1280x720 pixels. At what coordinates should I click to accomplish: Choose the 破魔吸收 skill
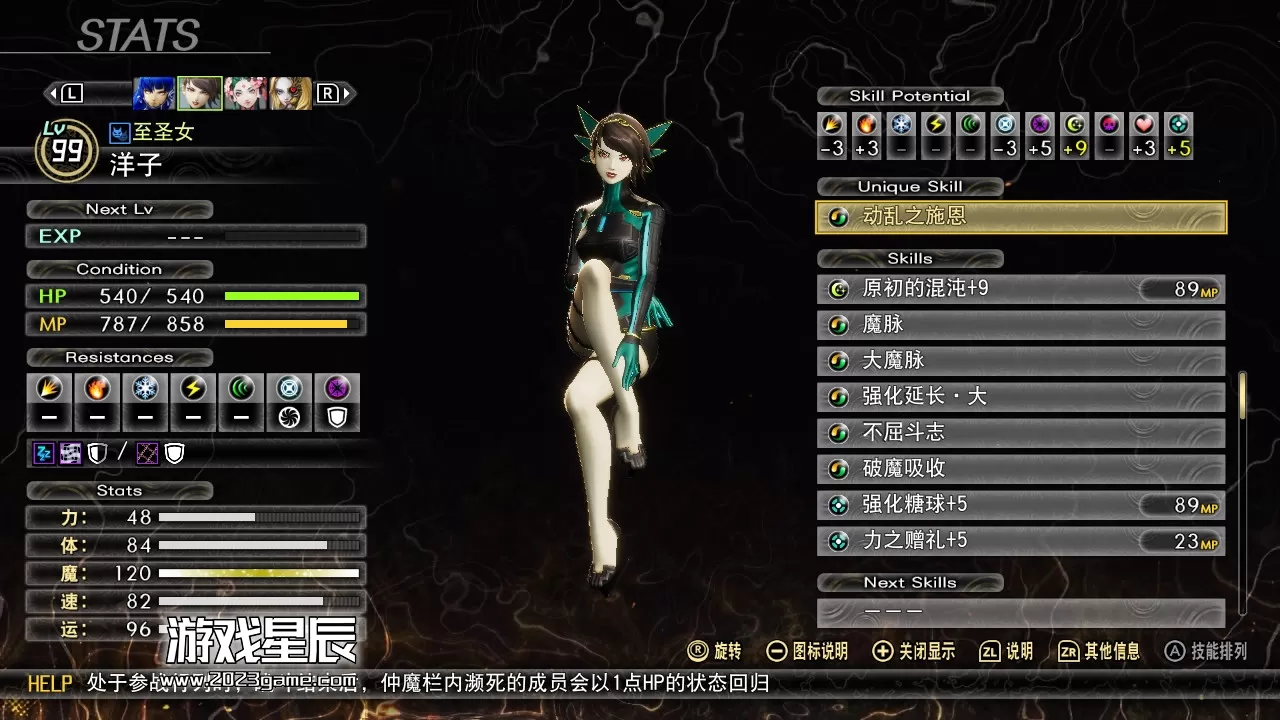click(x=1021, y=469)
